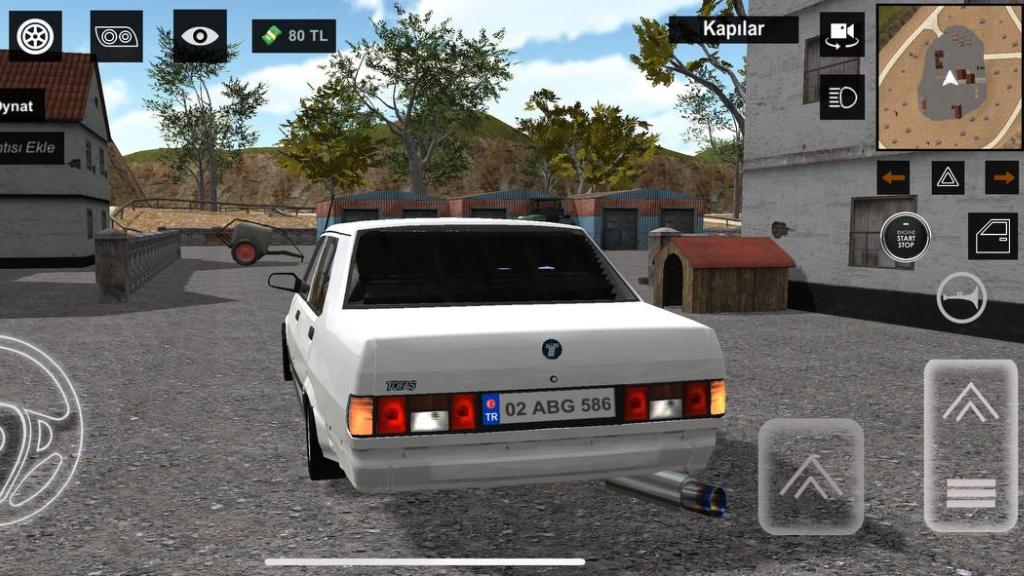Tap the headlights tuning icon
This screenshot has width=1024, height=576.
(116, 36)
